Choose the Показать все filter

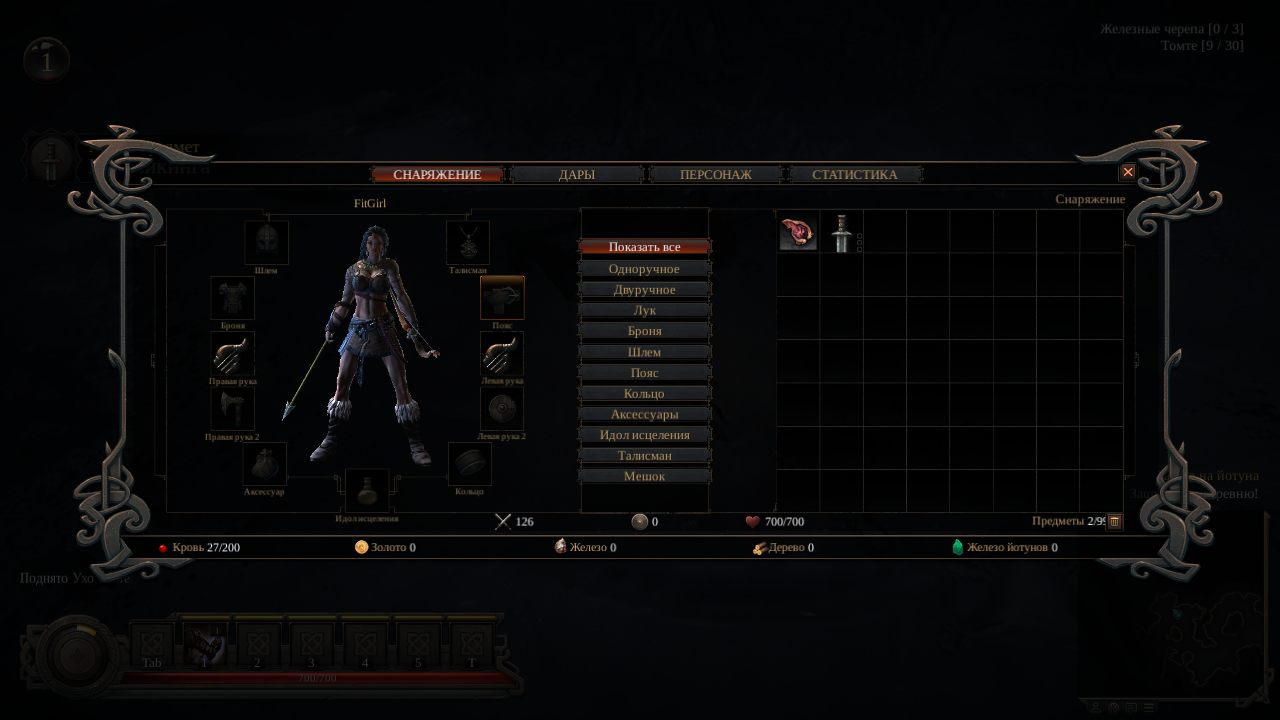coord(644,247)
